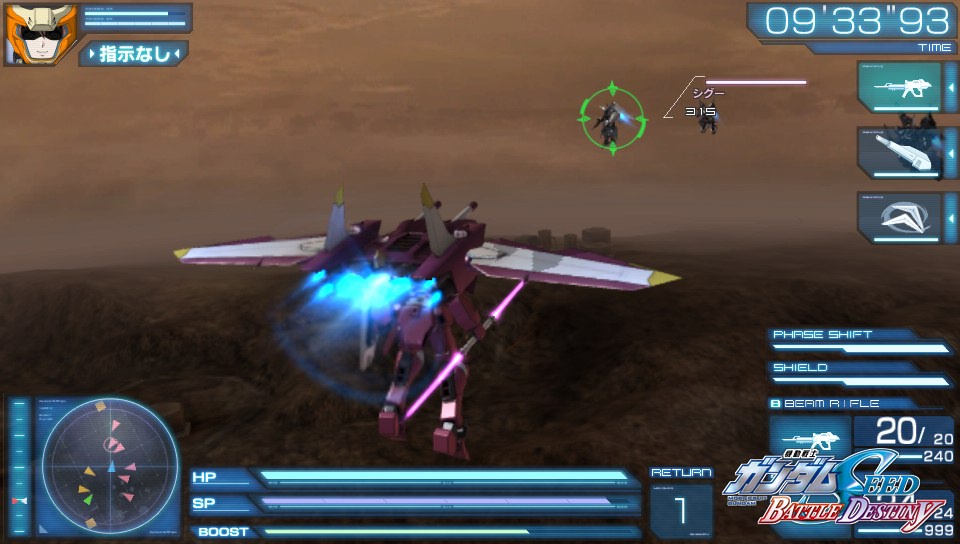
Task: Choose the cannon weapon slot
Action: point(899,153)
